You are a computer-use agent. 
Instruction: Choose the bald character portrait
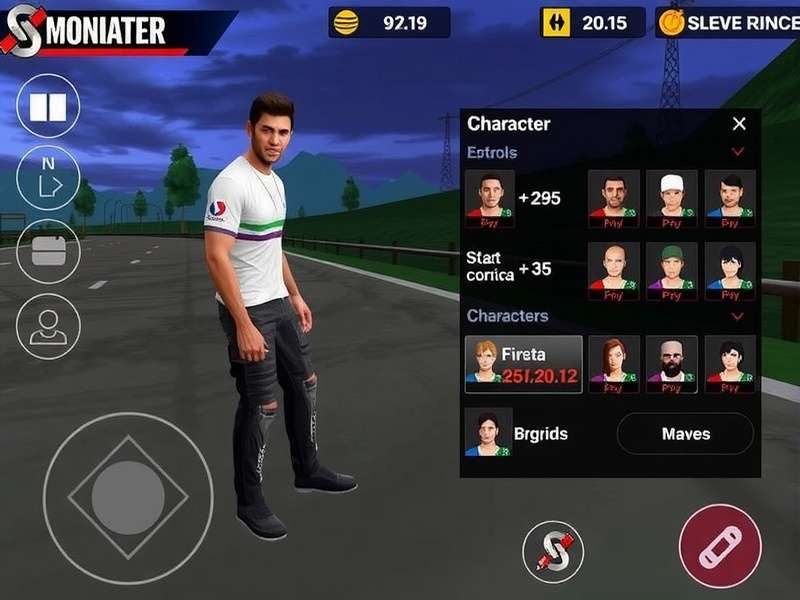click(x=614, y=268)
